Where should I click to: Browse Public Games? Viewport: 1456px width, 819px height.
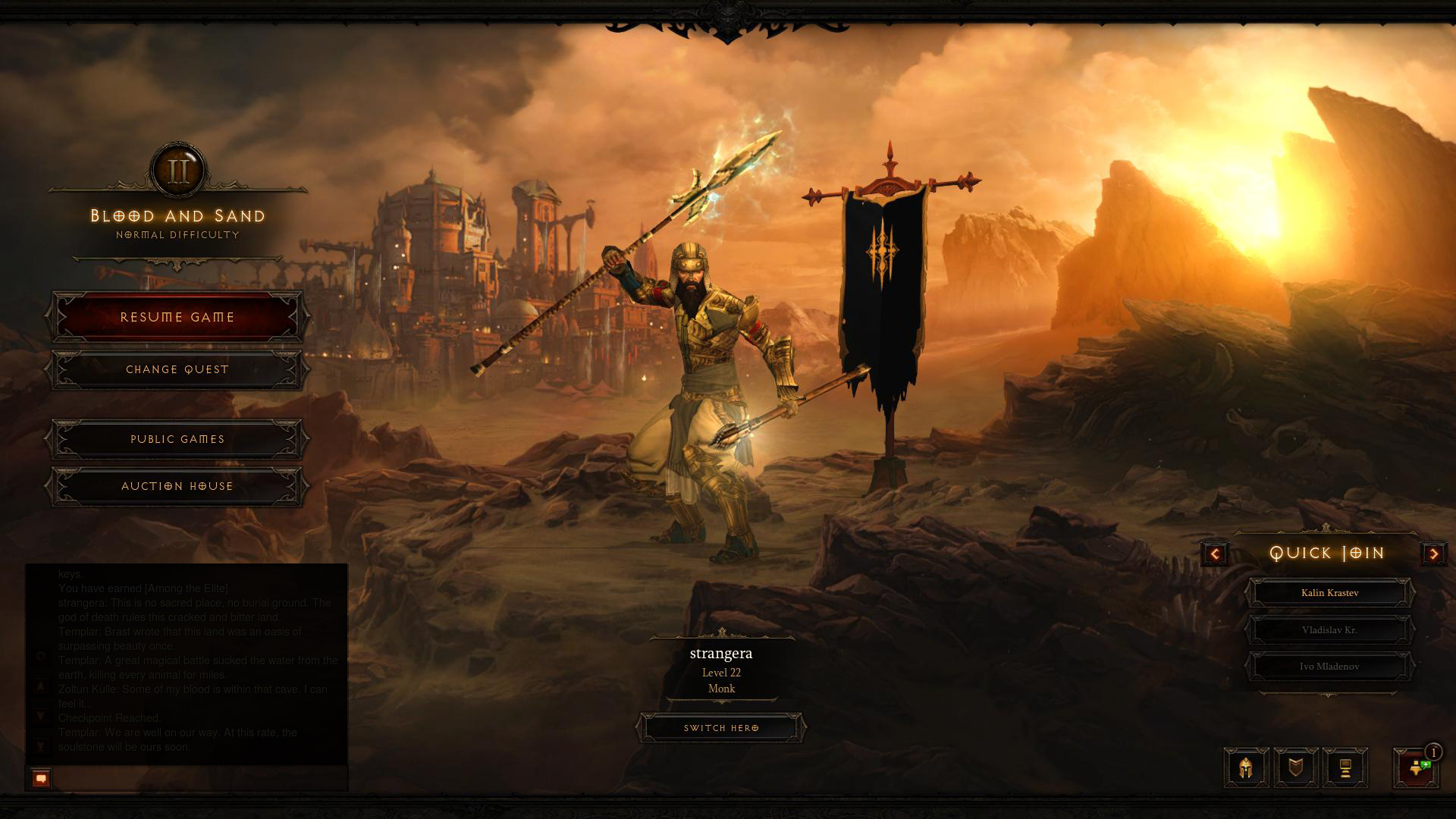point(177,439)
